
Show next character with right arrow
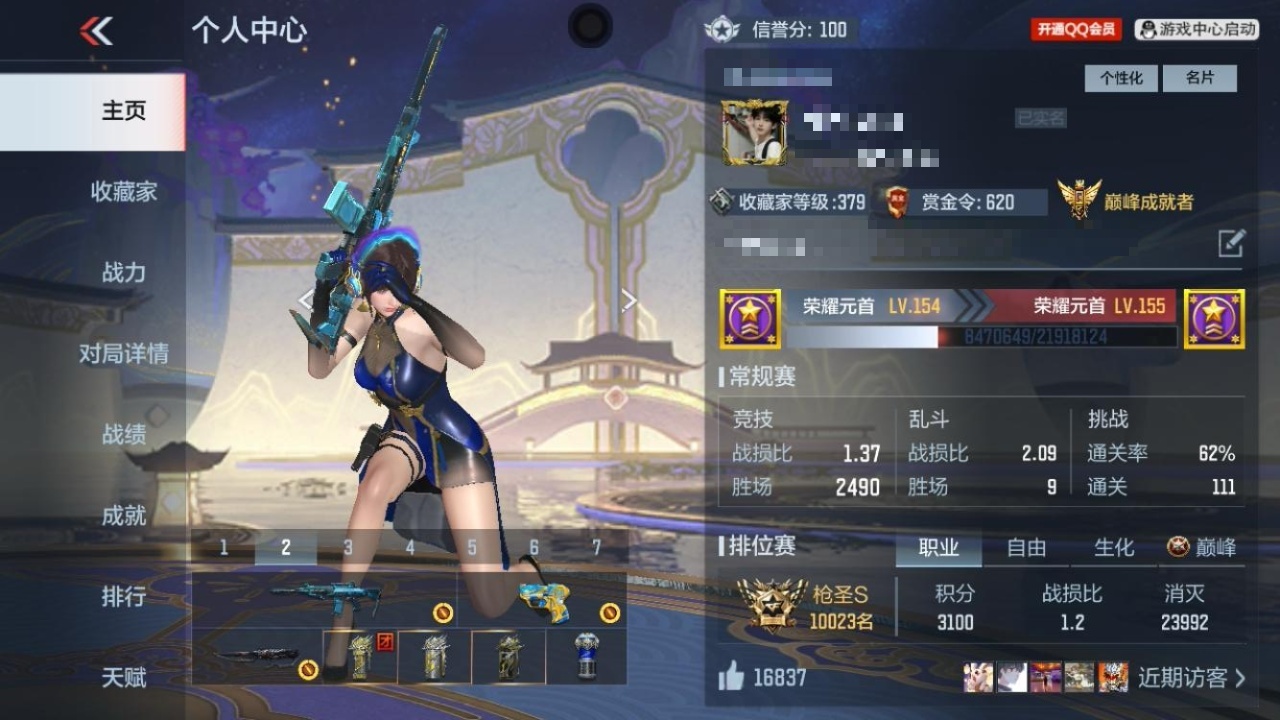[629, 300]
